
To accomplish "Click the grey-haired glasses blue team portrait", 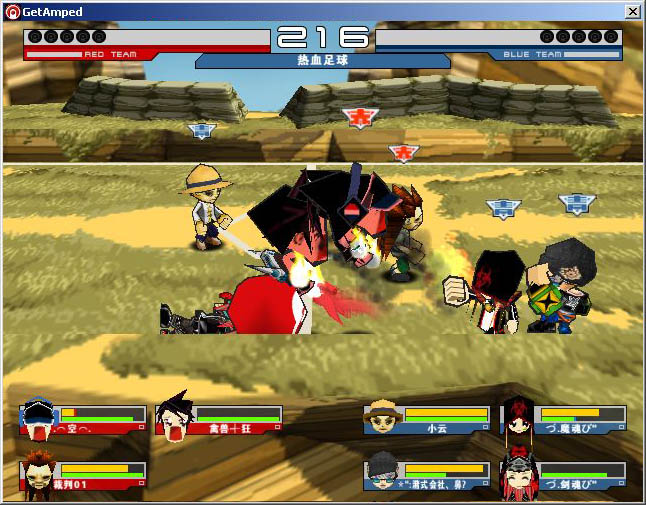I will [x=382, y=474].
